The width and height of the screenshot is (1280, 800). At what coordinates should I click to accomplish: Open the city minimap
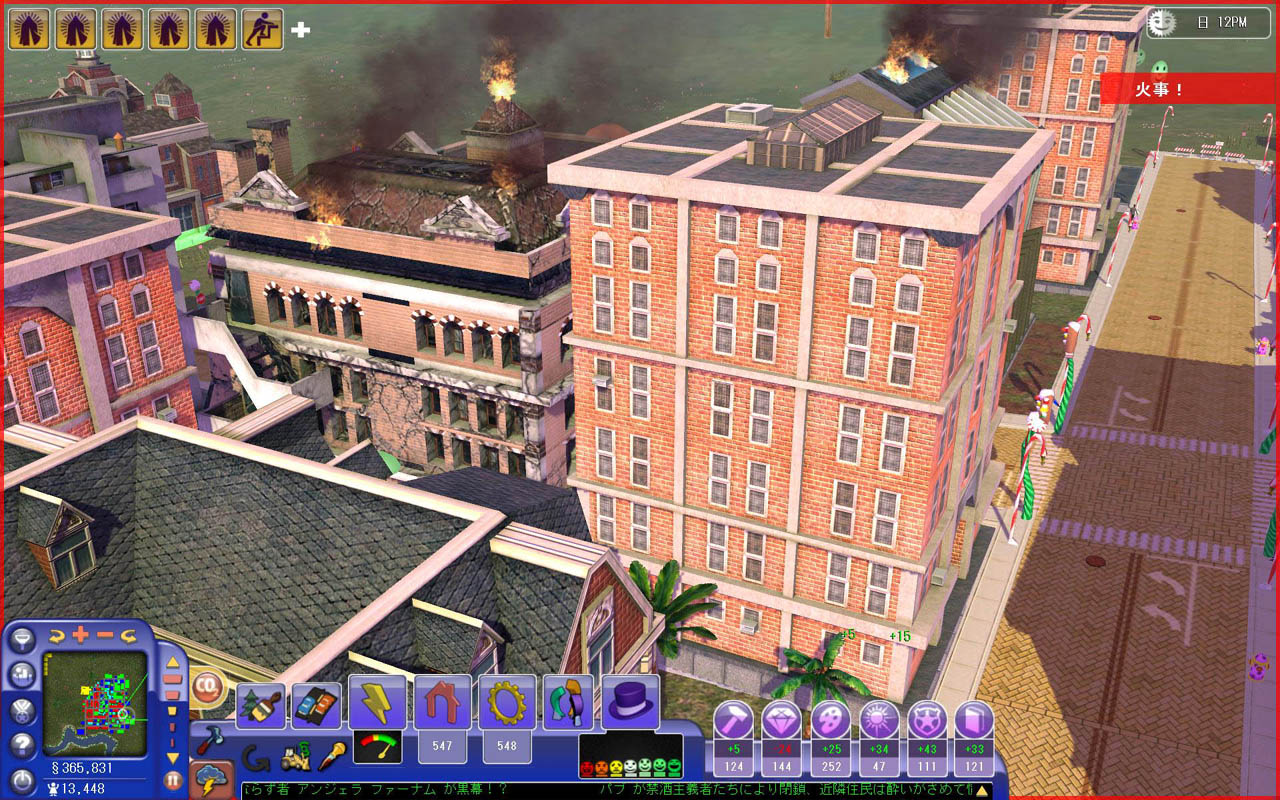pos(95,703)
